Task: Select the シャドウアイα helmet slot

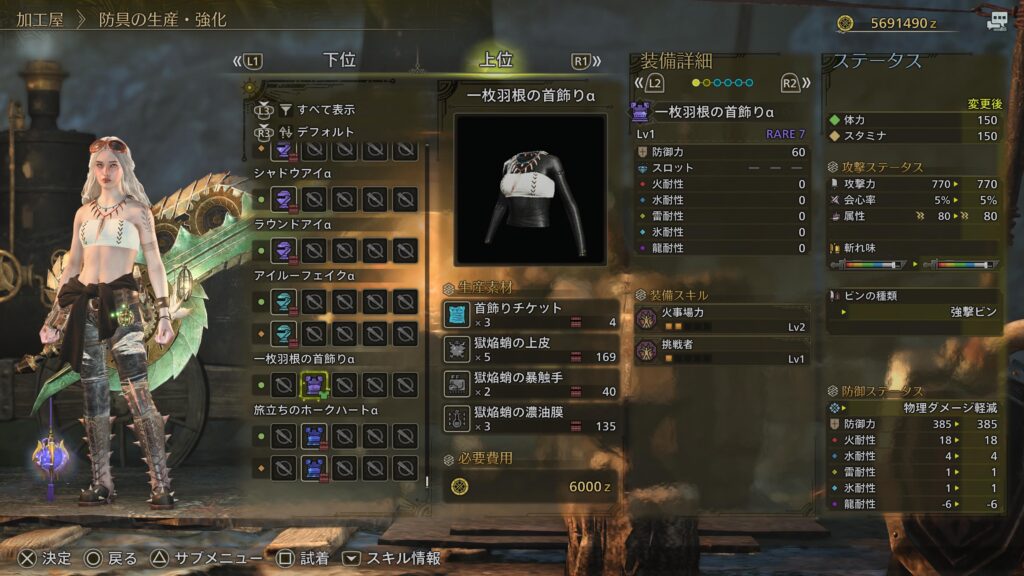Action: click(x=285, y=198)
